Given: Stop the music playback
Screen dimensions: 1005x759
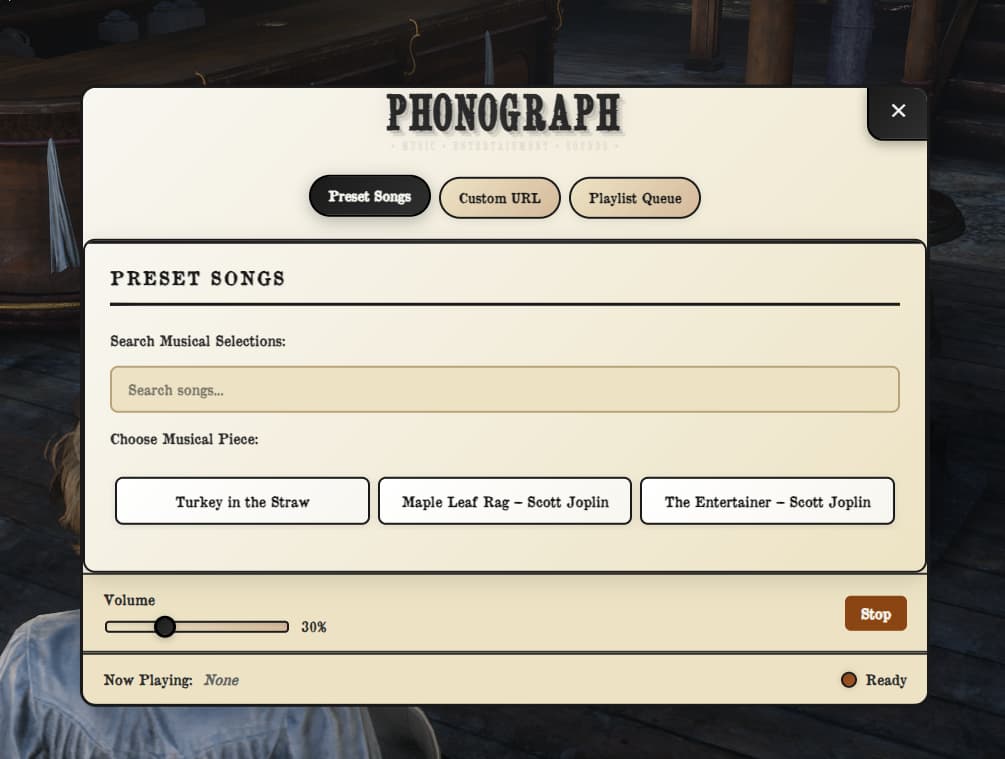Looking at the screenshot, I should point(875,614).
